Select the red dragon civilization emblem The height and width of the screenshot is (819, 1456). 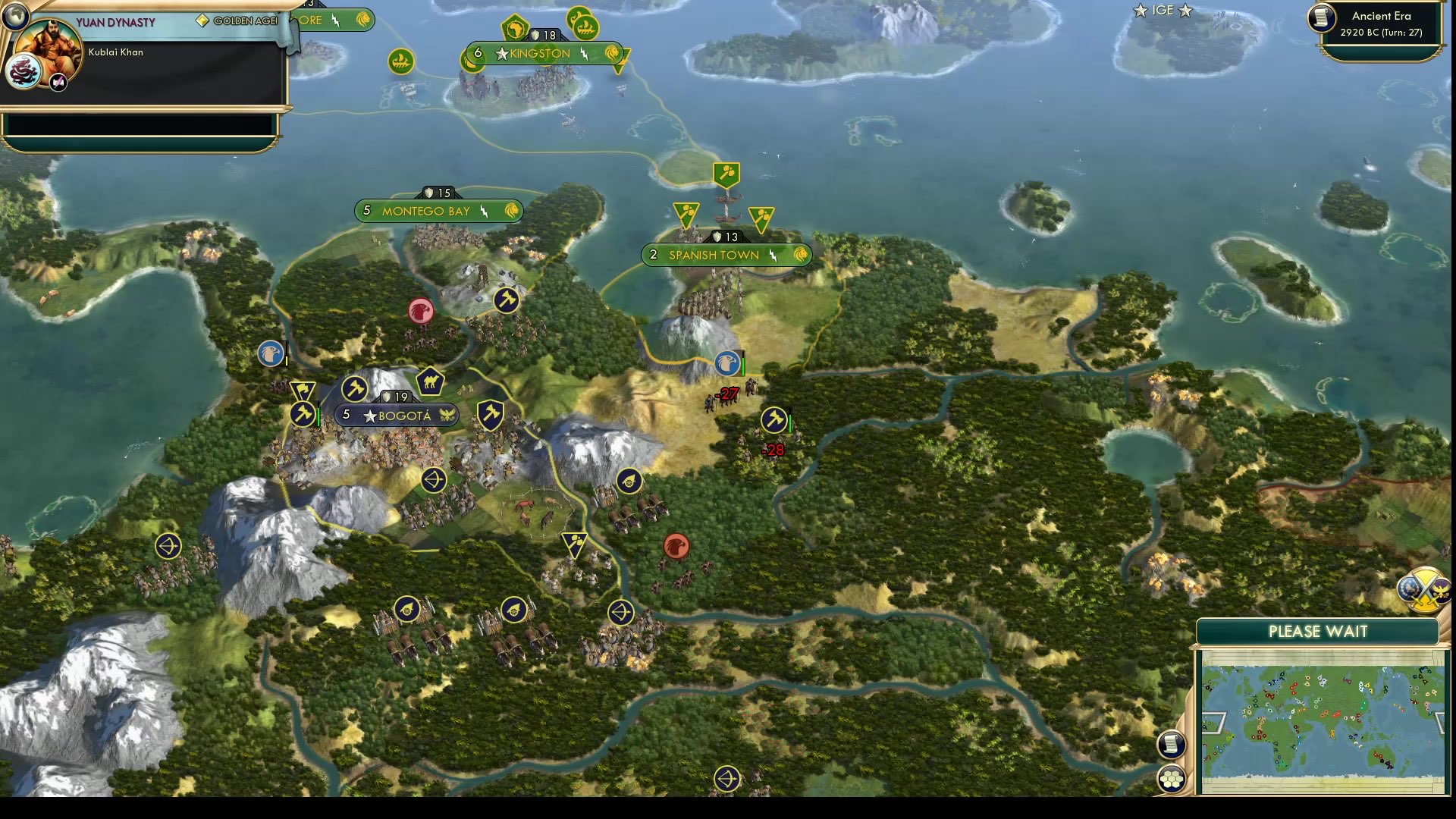click(x=24, y=71)
